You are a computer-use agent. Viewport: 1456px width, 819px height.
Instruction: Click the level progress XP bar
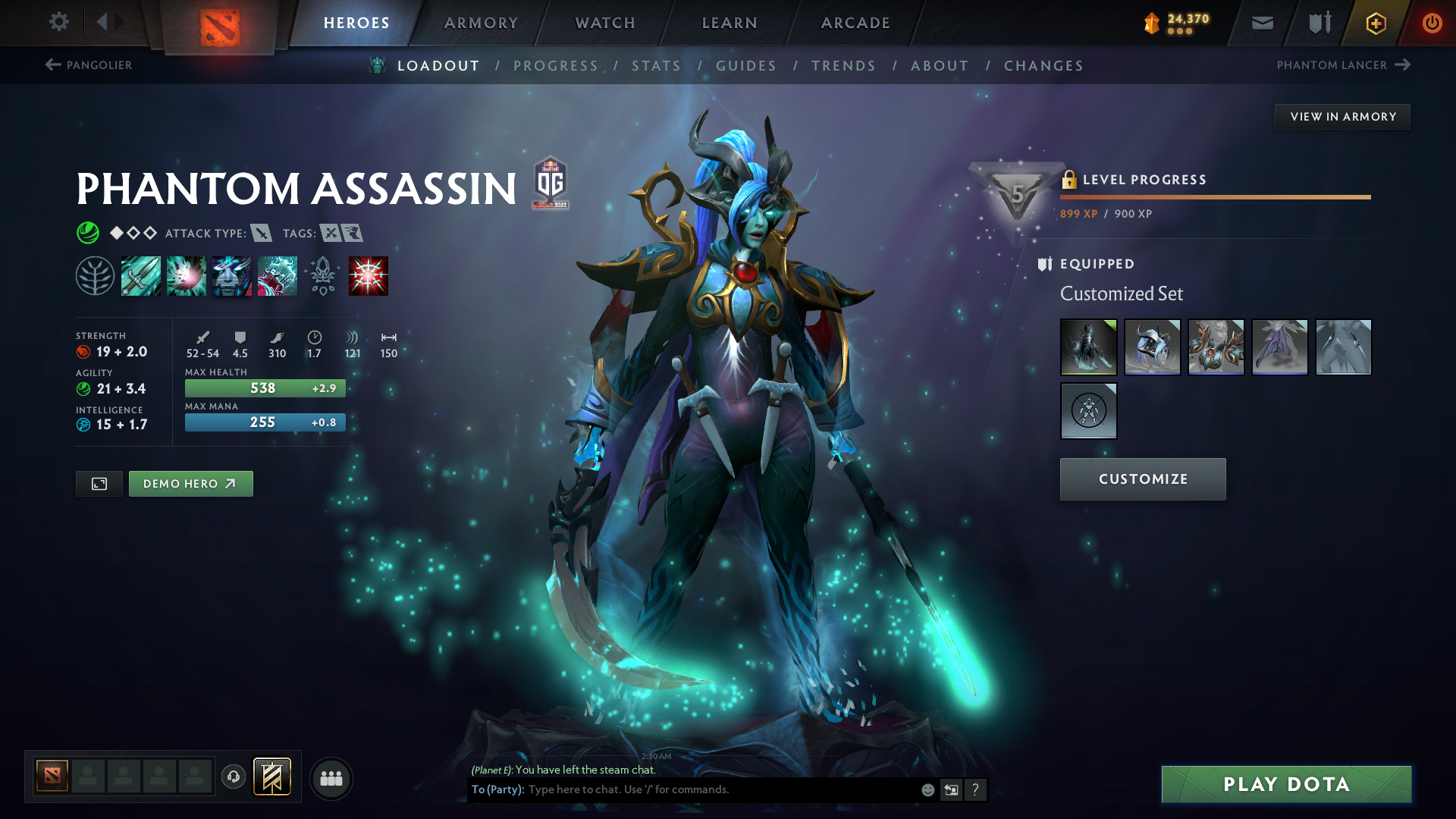1213,197
